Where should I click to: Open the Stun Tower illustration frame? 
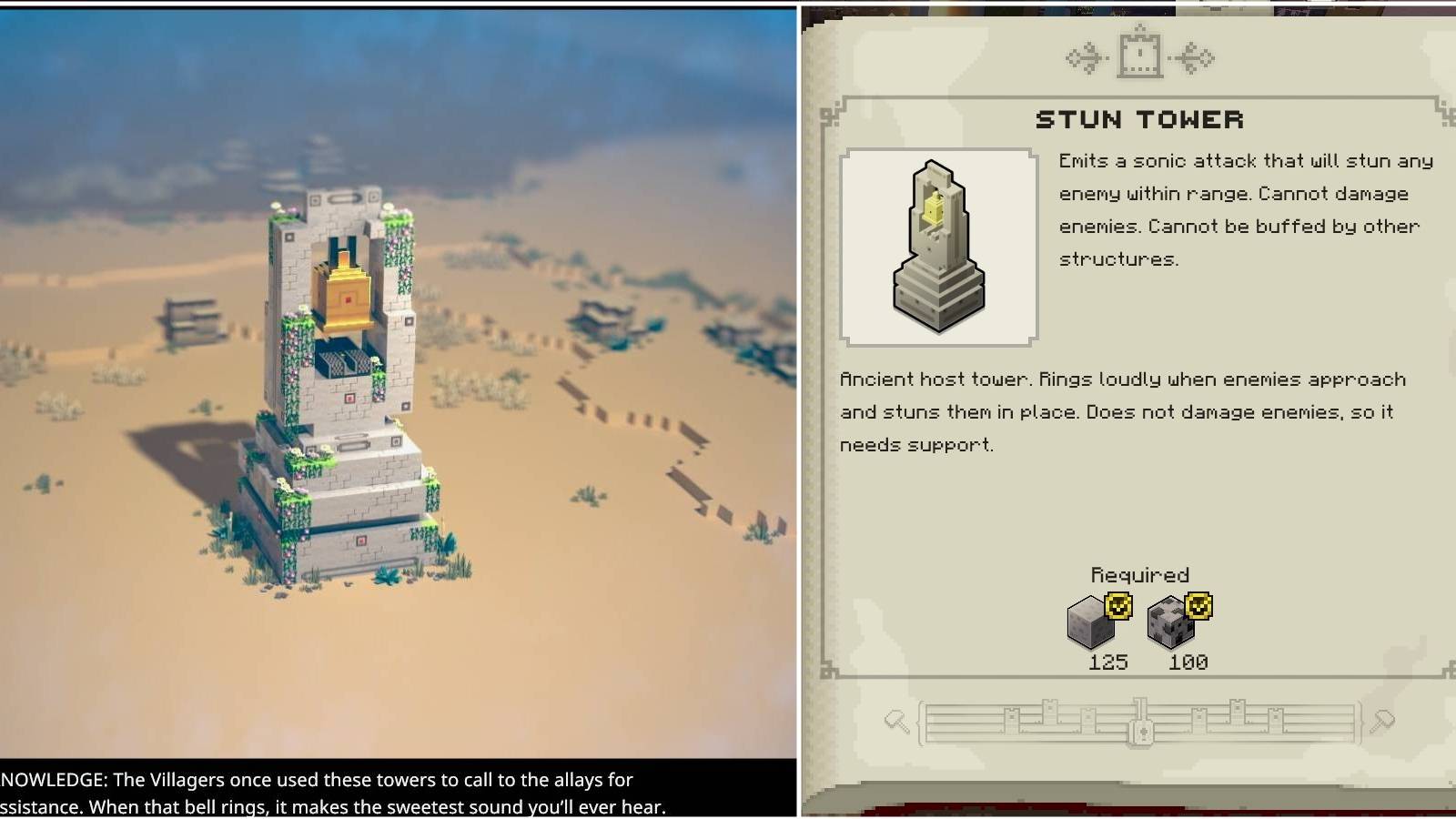(935, 246)
